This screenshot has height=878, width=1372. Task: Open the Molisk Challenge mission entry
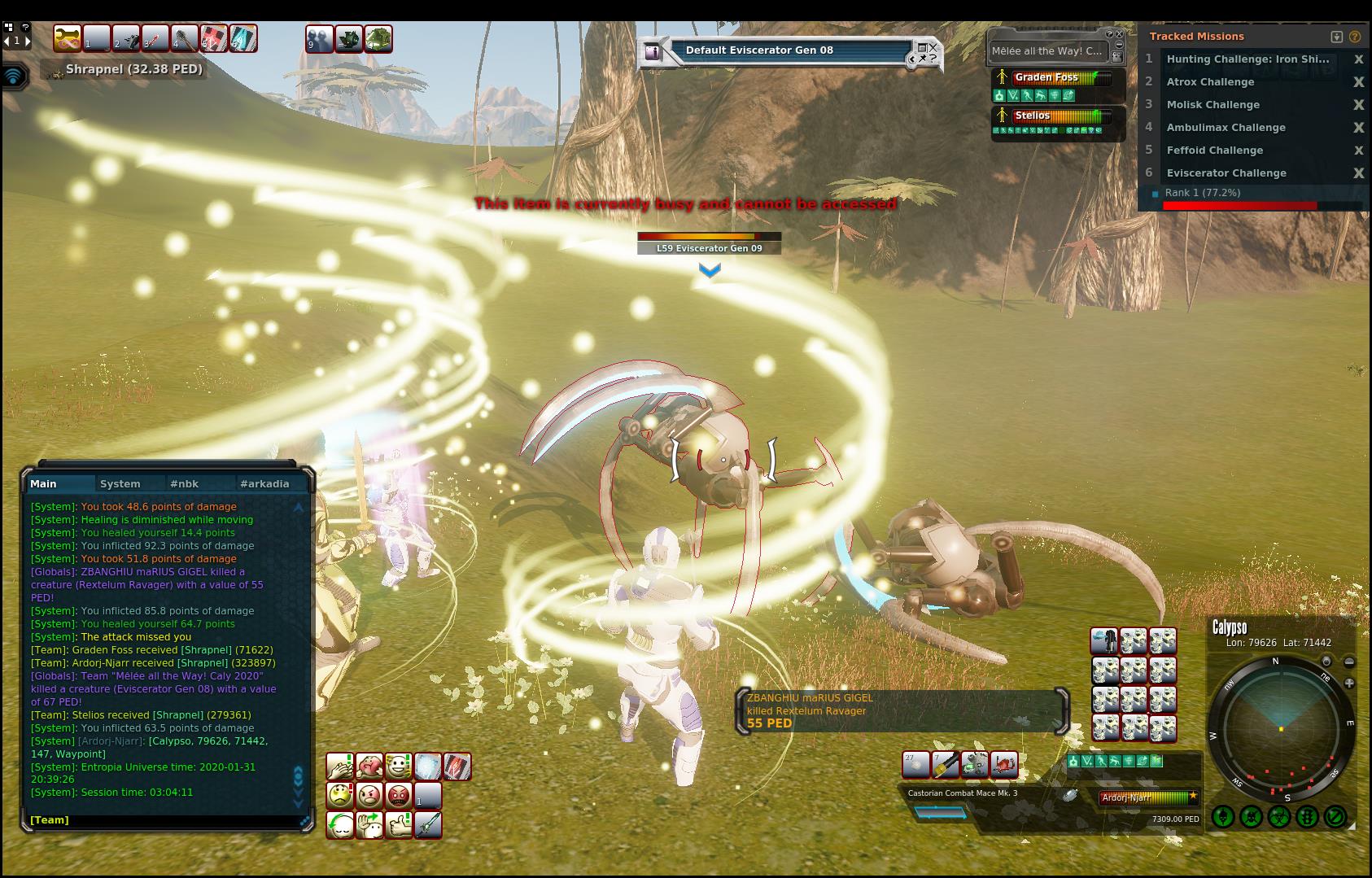tap(1213, 105)
